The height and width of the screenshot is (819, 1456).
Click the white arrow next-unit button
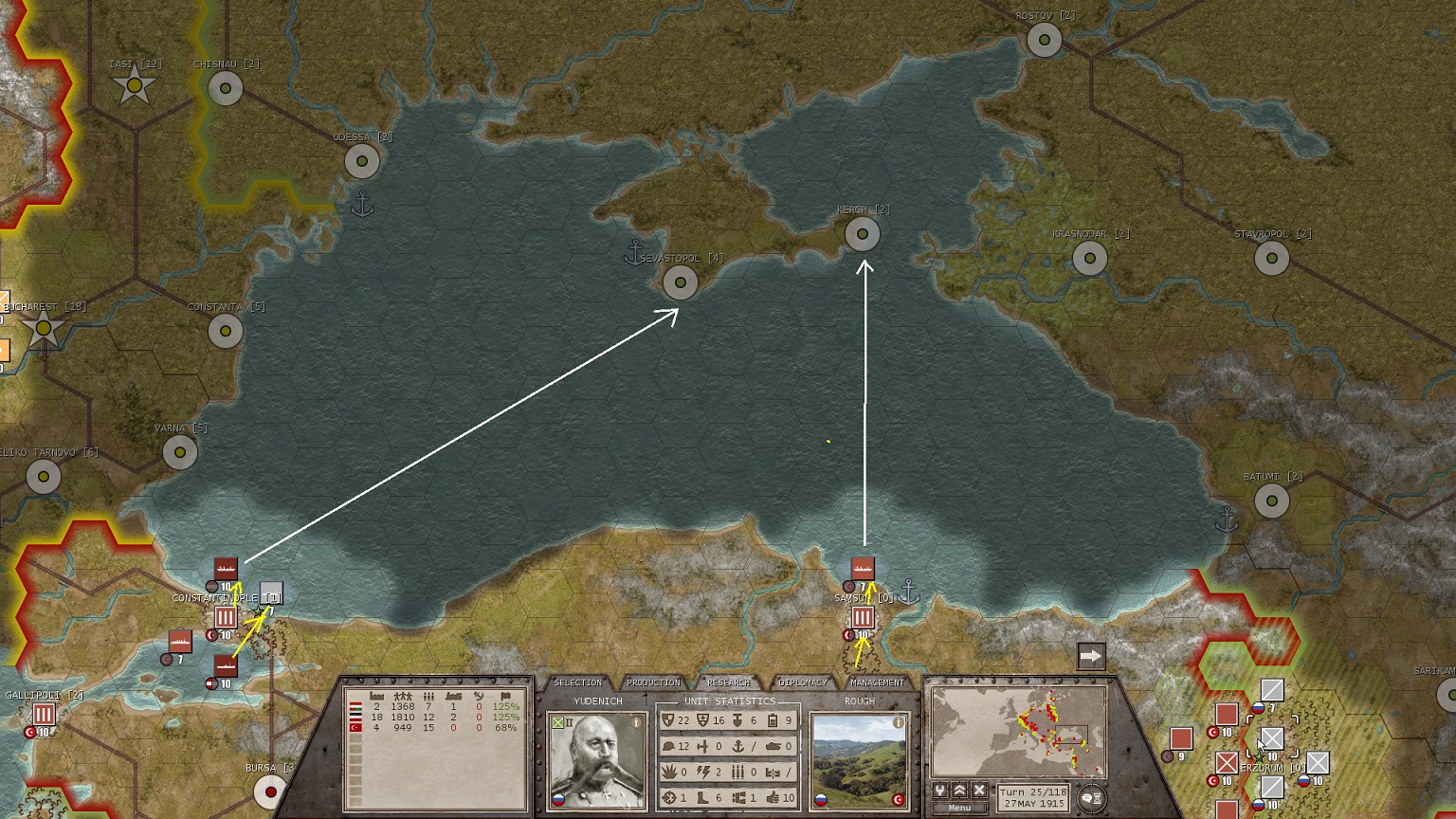(1091, 656)
